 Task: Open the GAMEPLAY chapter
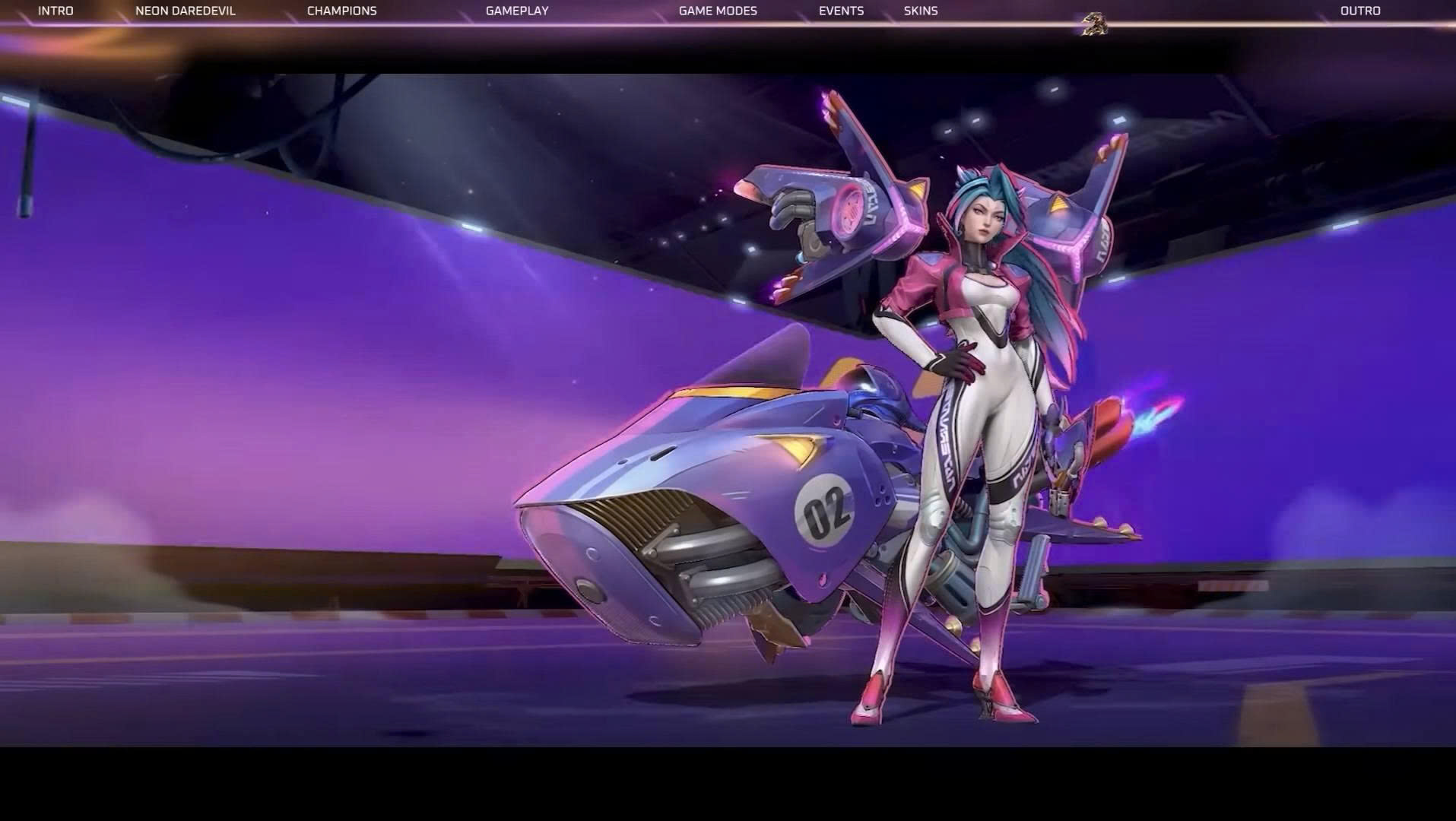(517, 11)
